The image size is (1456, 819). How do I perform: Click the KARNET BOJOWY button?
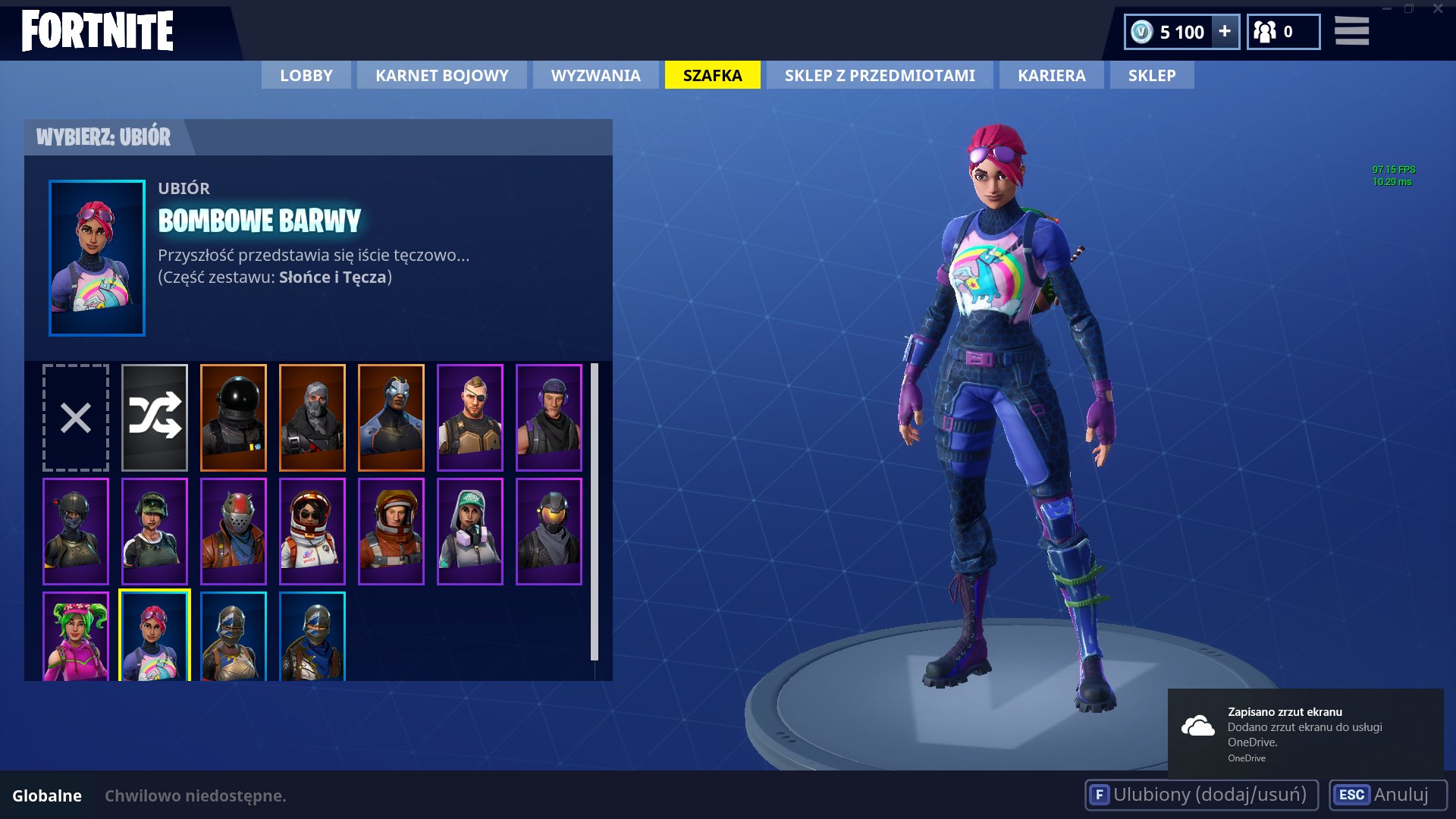[441, 75]
